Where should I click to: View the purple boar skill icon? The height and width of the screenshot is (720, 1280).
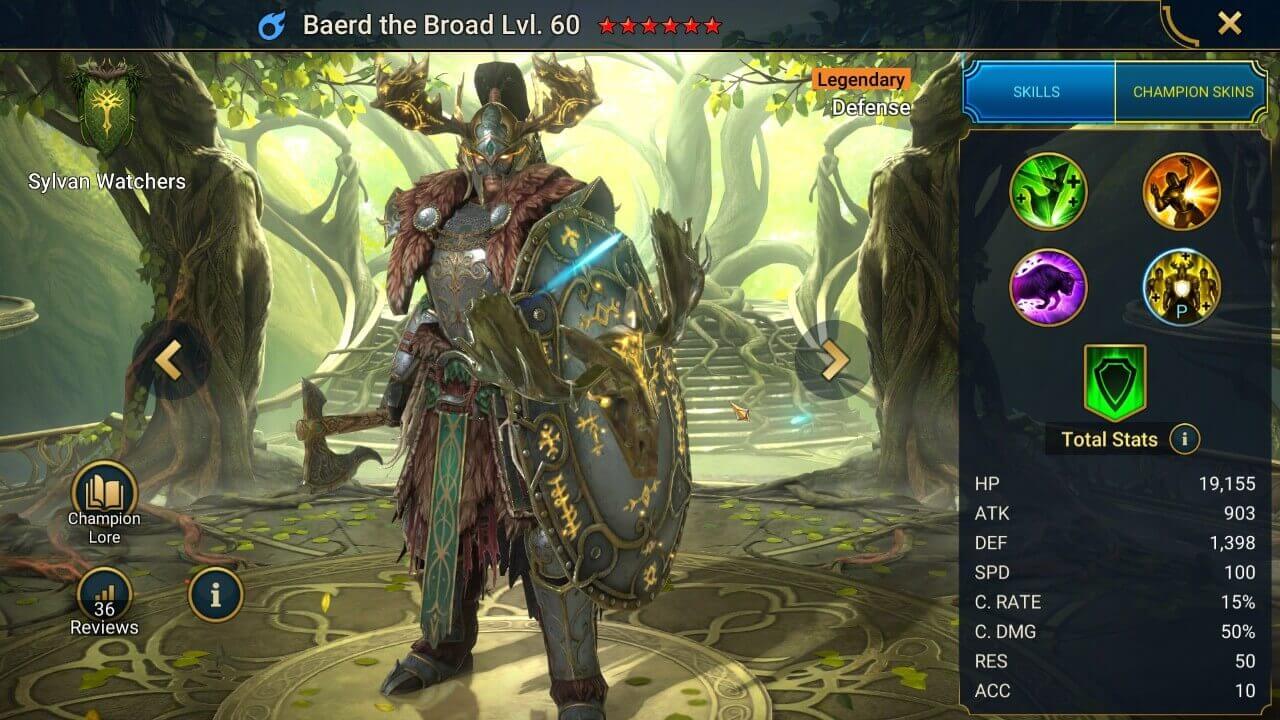click(x=1048, y=288)
